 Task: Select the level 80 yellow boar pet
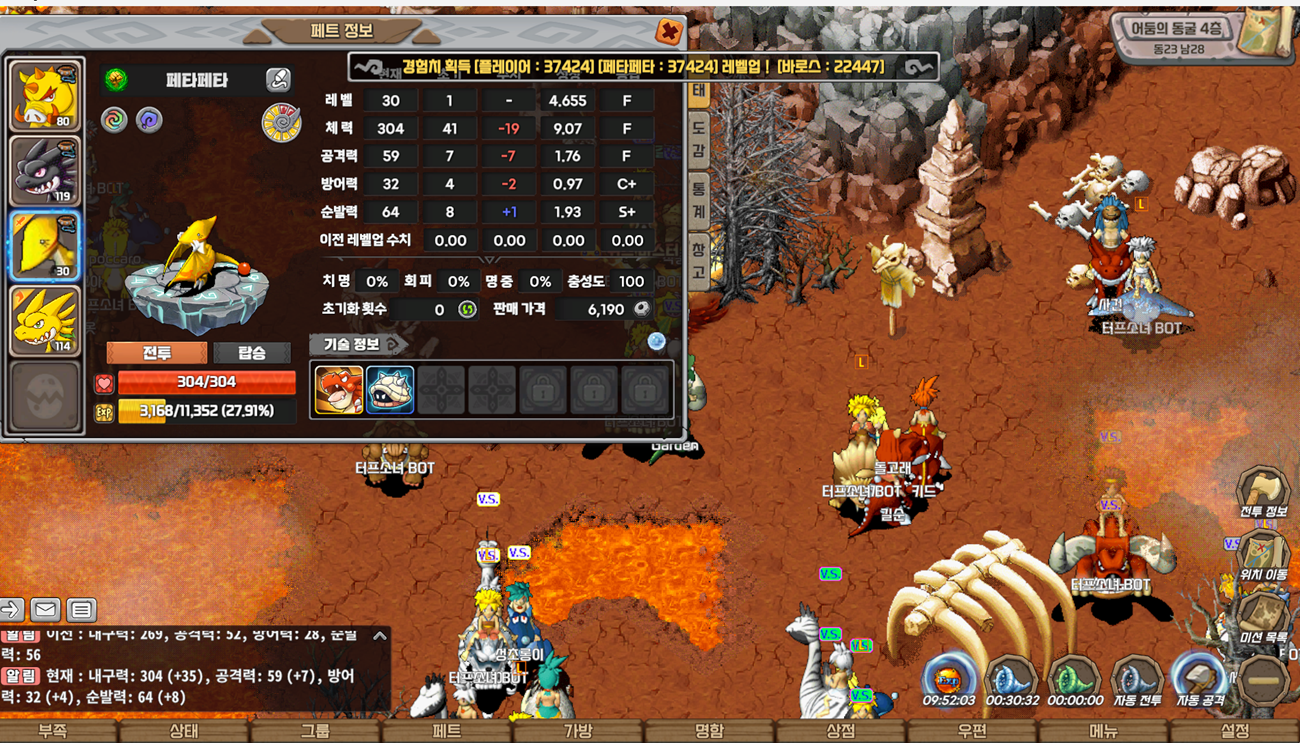point(45,96)
